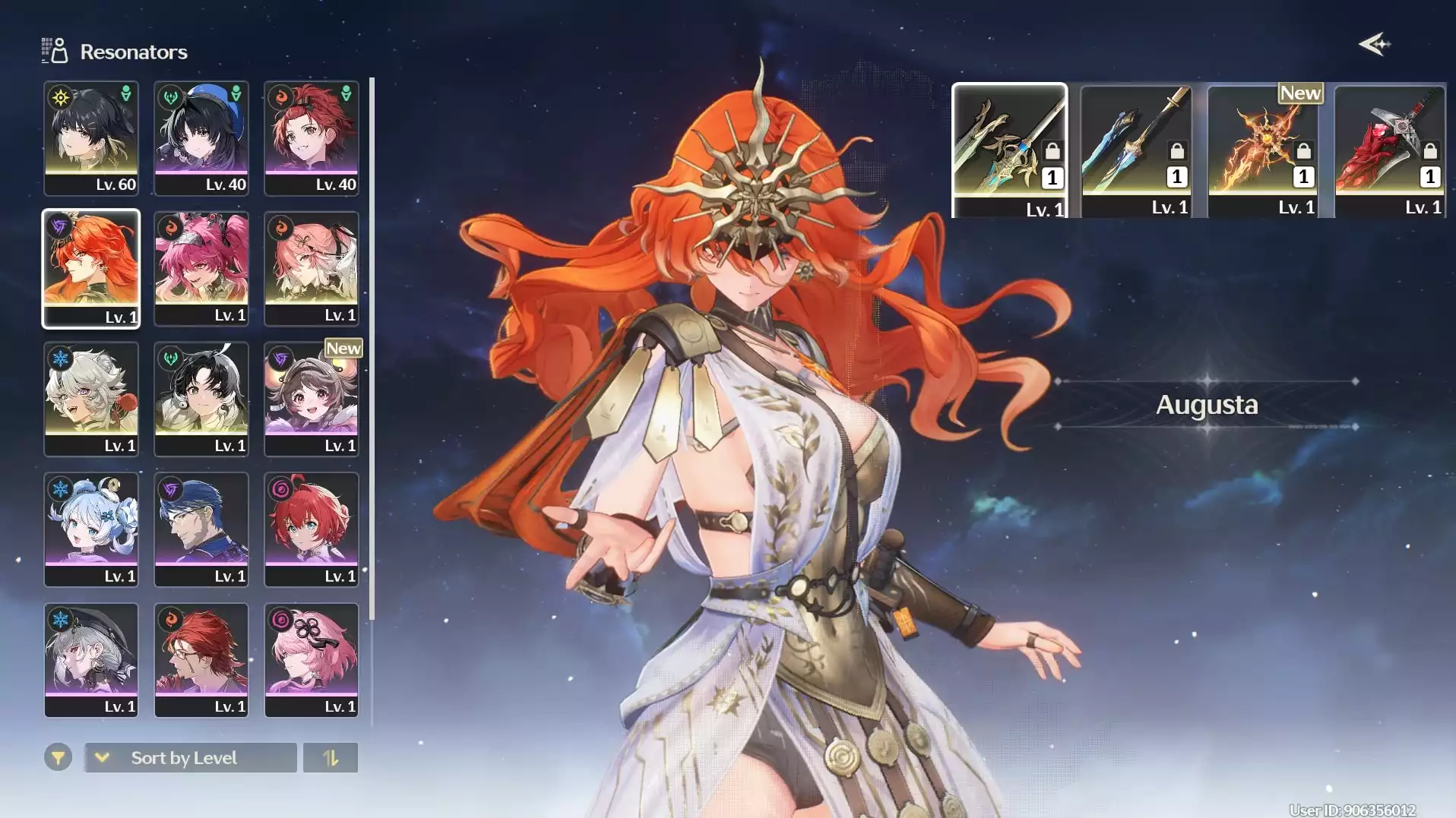Viewport: 1456px width, 818px height.
Task: Select the pink-haired resonator with black flower hairpin
Action: coord(312,660)
